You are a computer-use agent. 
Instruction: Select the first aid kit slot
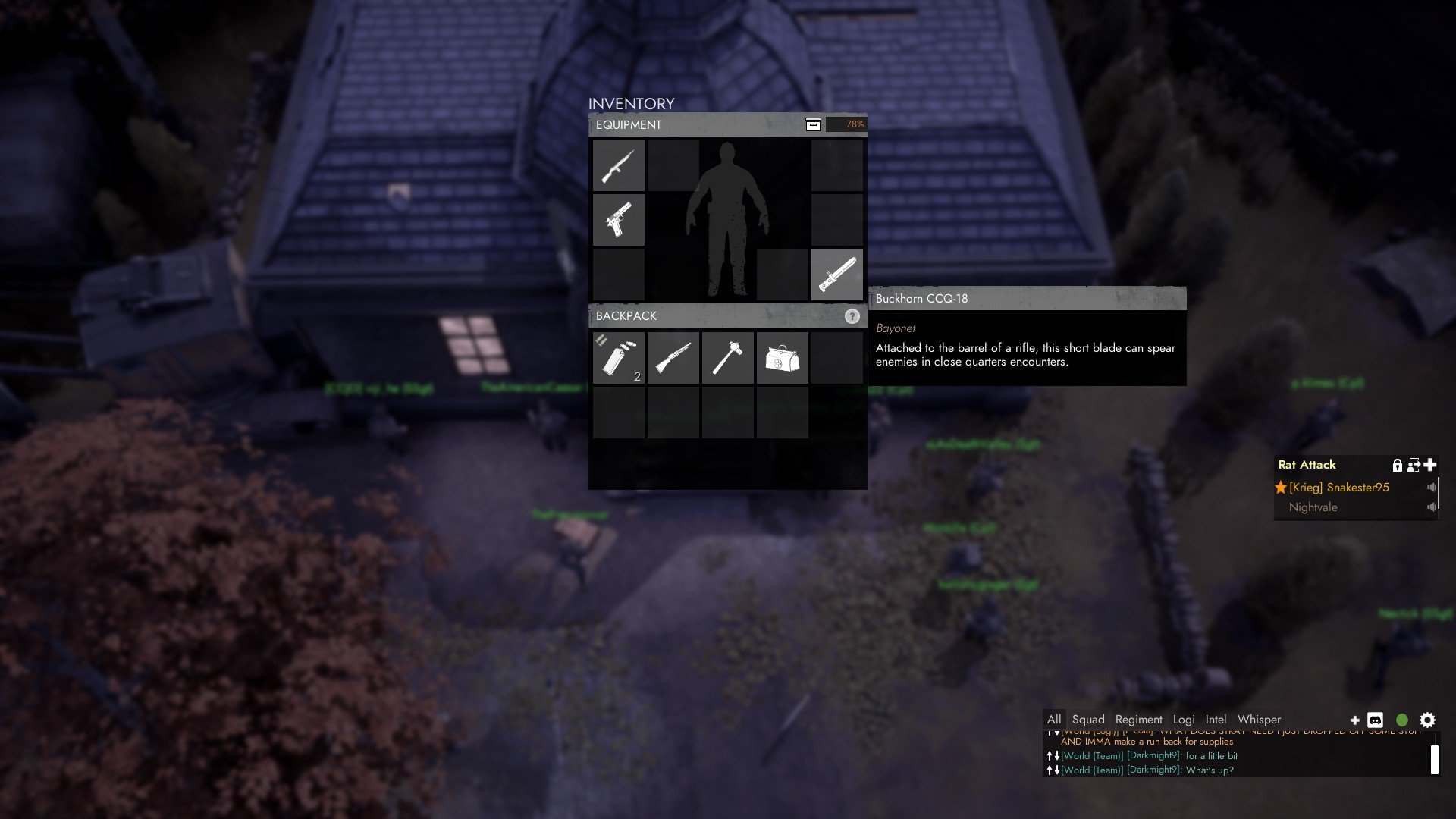coord(783,358)
